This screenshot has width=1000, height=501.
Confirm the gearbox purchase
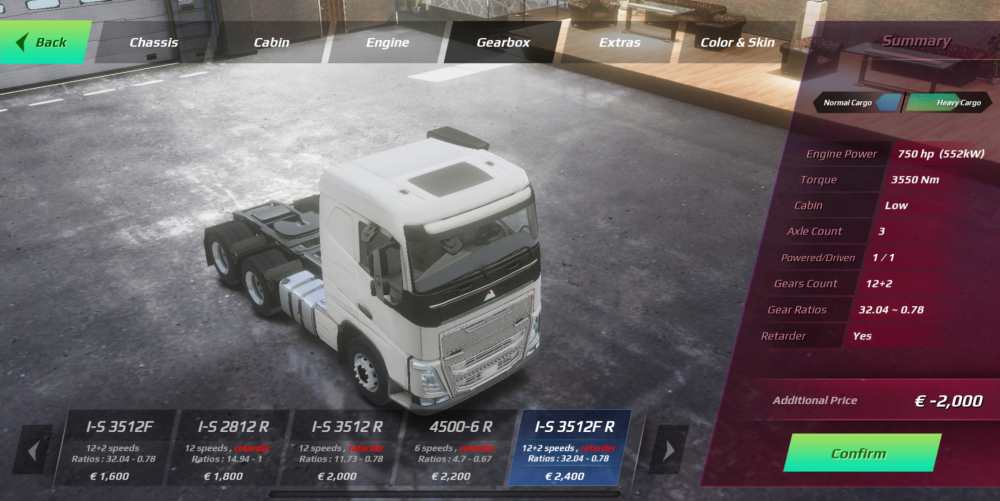click(x=862, y=453)
